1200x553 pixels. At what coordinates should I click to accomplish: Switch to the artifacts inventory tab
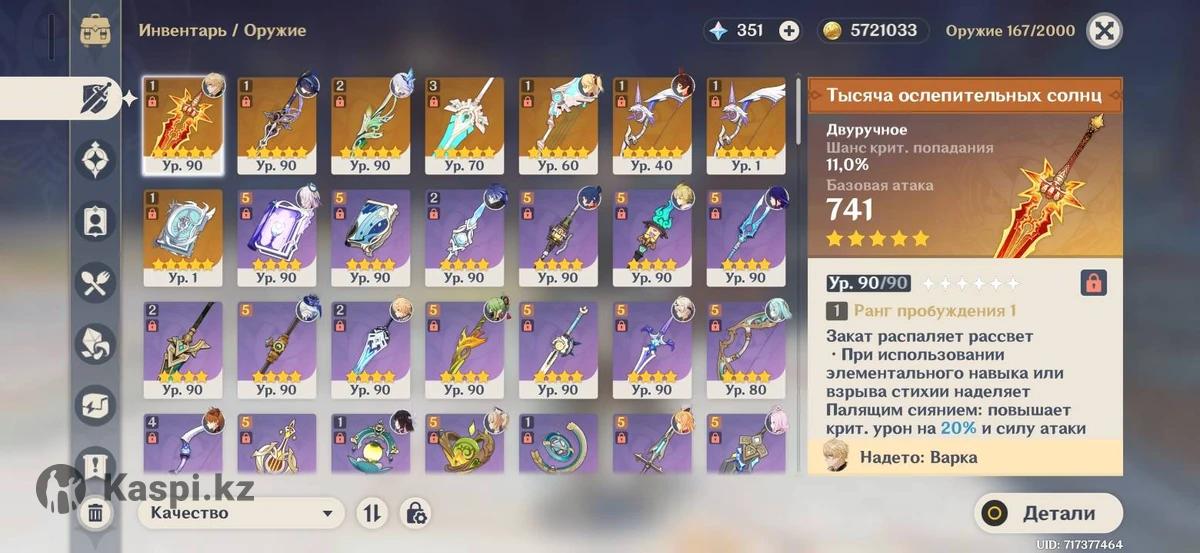pos(96,158)
